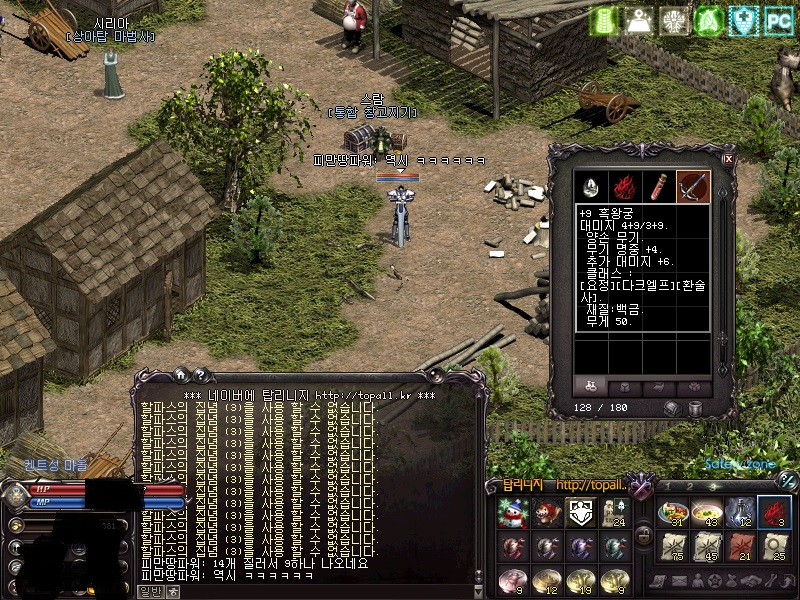Select the red flame item in inventory
Viewport: 800px width, 600px height.
(x=625, y=186)
